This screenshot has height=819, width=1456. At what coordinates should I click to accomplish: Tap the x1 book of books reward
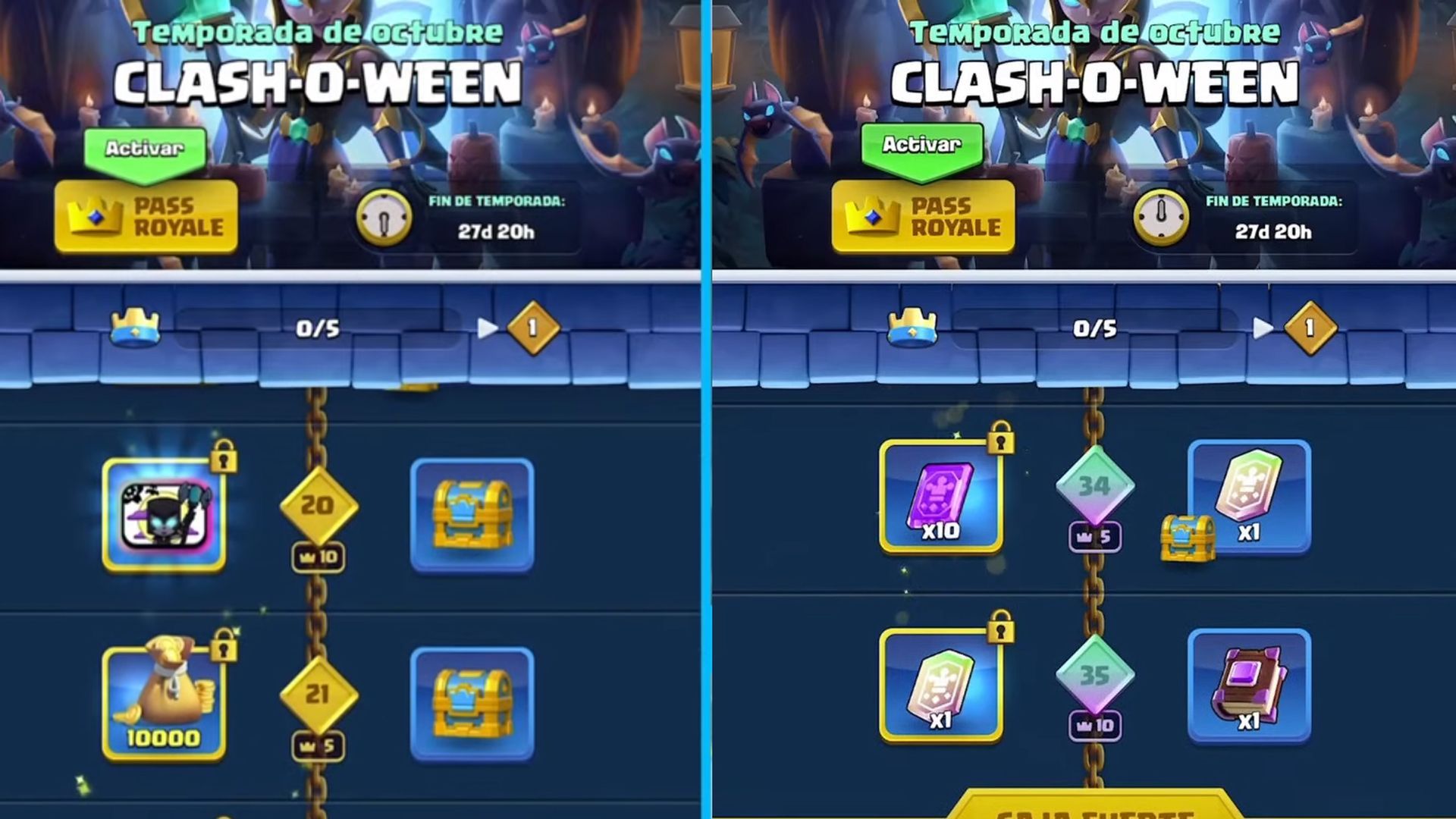[x=1251, y=686]
